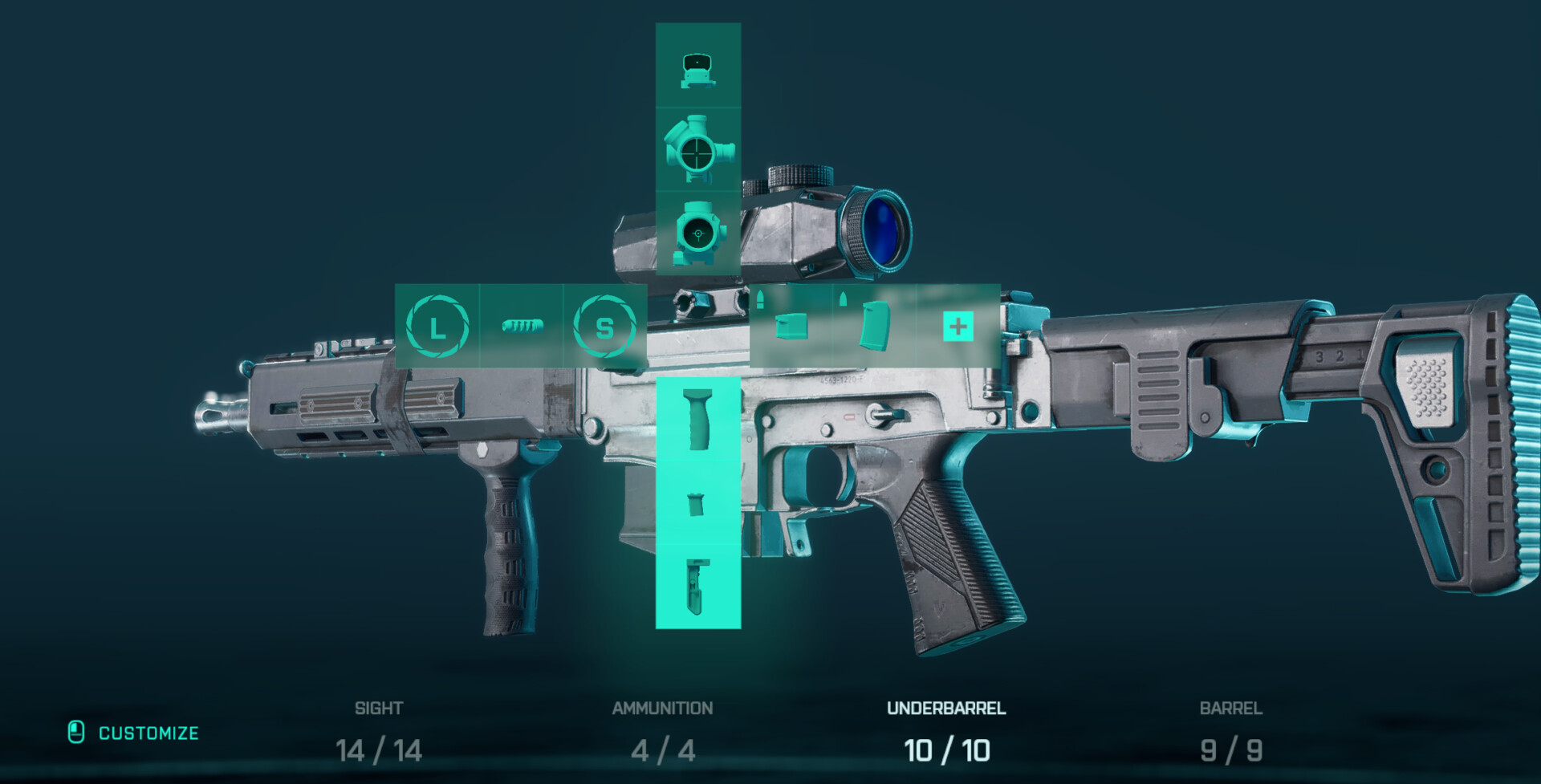Select the compact reflex sight attachment
Viewport: 1541px width, 784px height.
(x=697, y=67)
